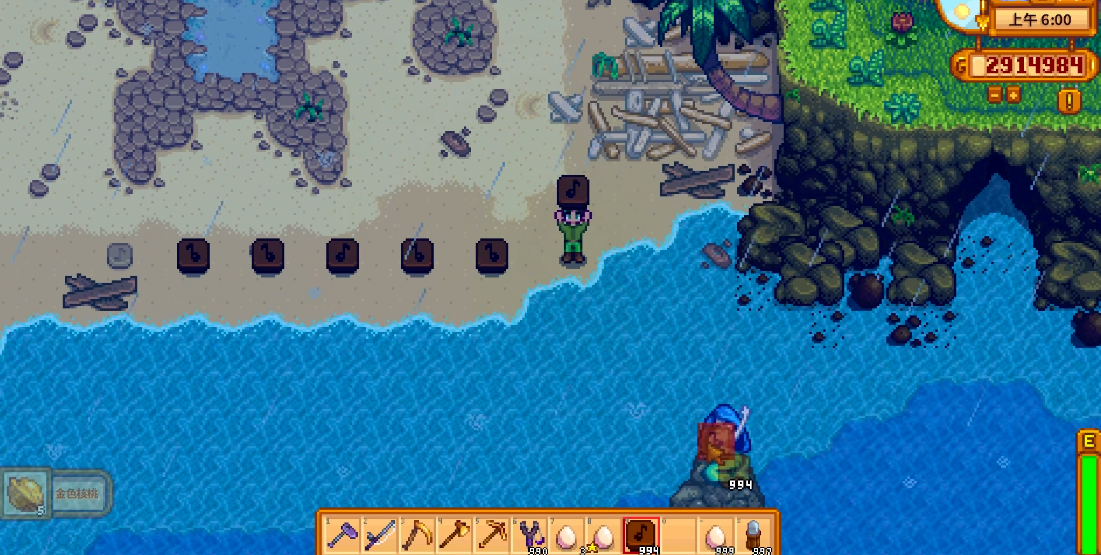Open the journal exclamation mark button
Viewport: 1101px width, 555px height.
click(x=1070, y=100)
